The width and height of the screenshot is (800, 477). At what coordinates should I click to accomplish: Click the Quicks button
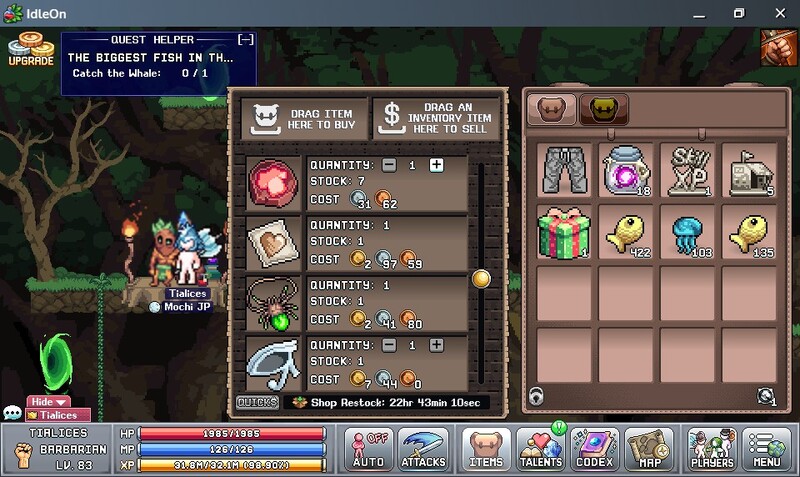point(257,402)
